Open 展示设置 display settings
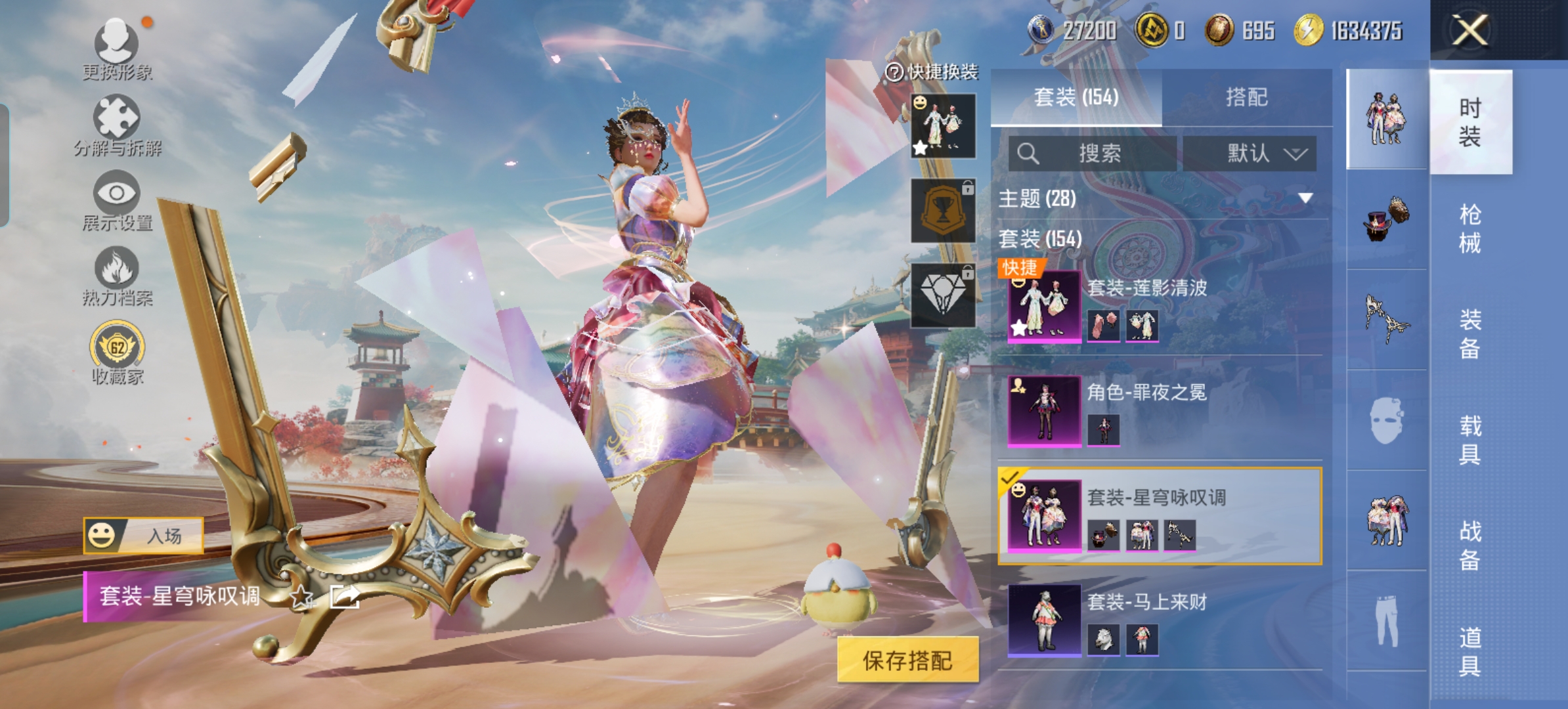The height and width of the screenshot is (709, 1568). (x=117, y=200)
